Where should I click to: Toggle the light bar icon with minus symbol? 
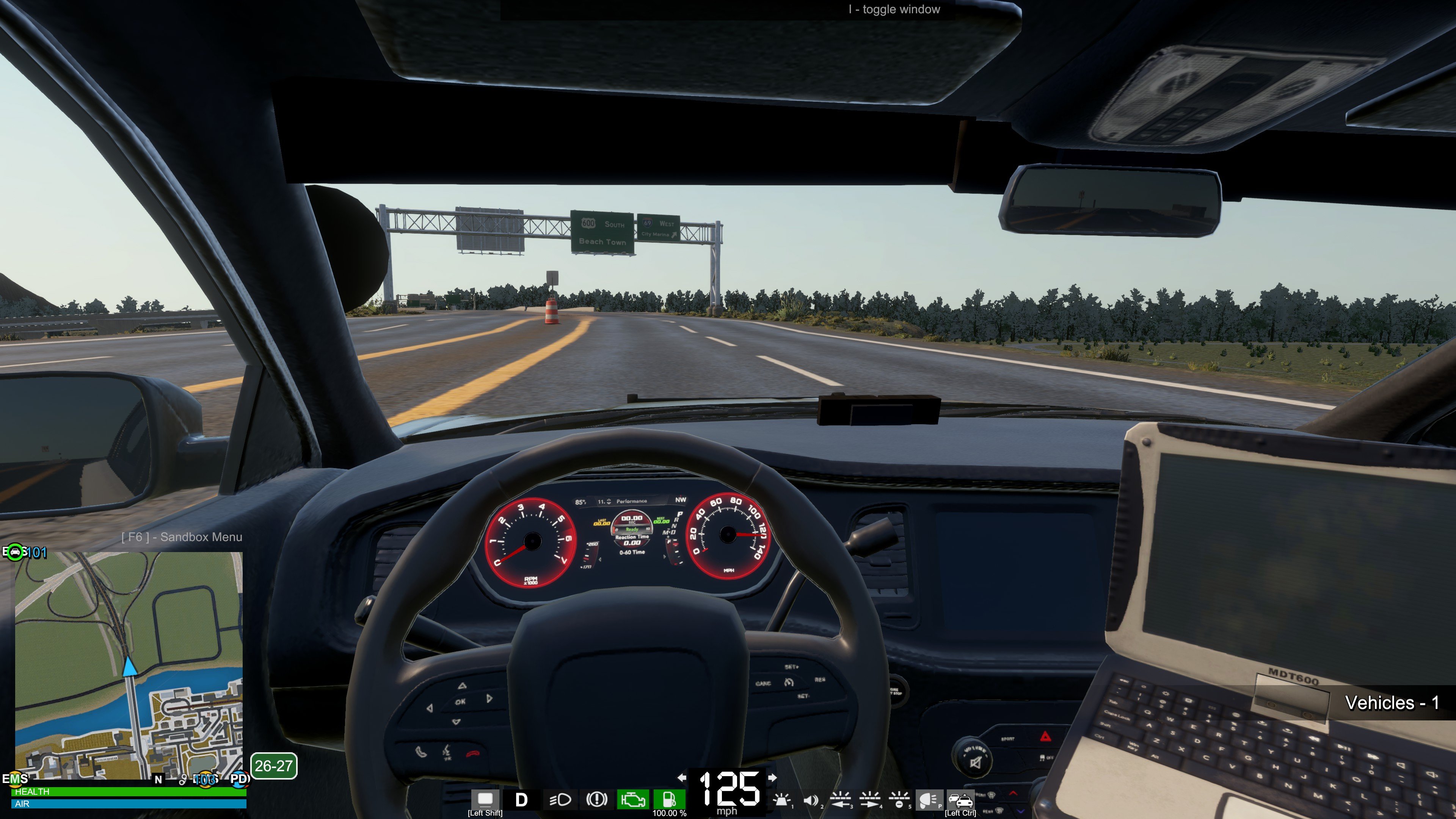(x=899, y=800)
